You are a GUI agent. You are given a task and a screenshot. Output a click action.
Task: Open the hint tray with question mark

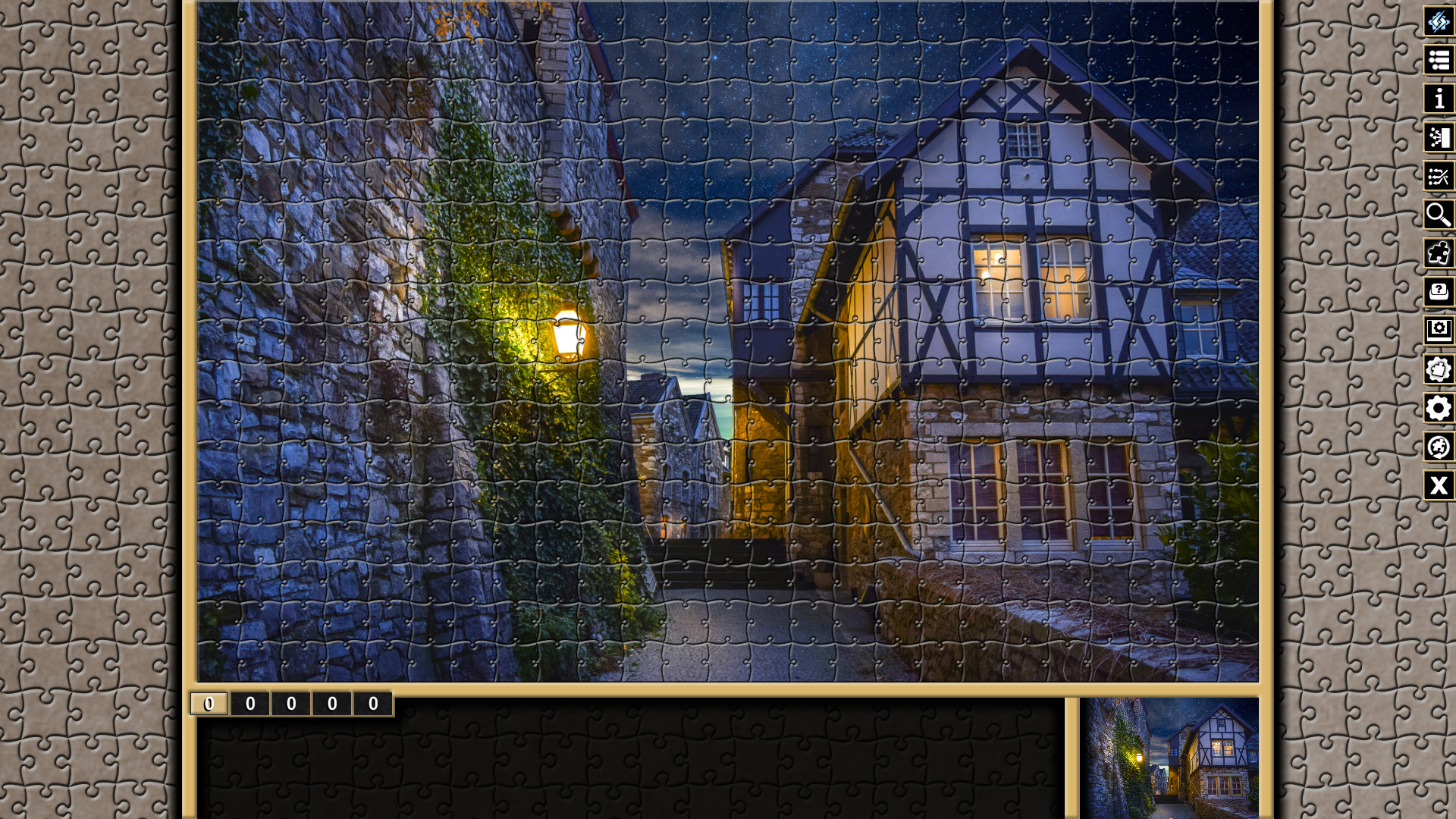[1439, 292]
